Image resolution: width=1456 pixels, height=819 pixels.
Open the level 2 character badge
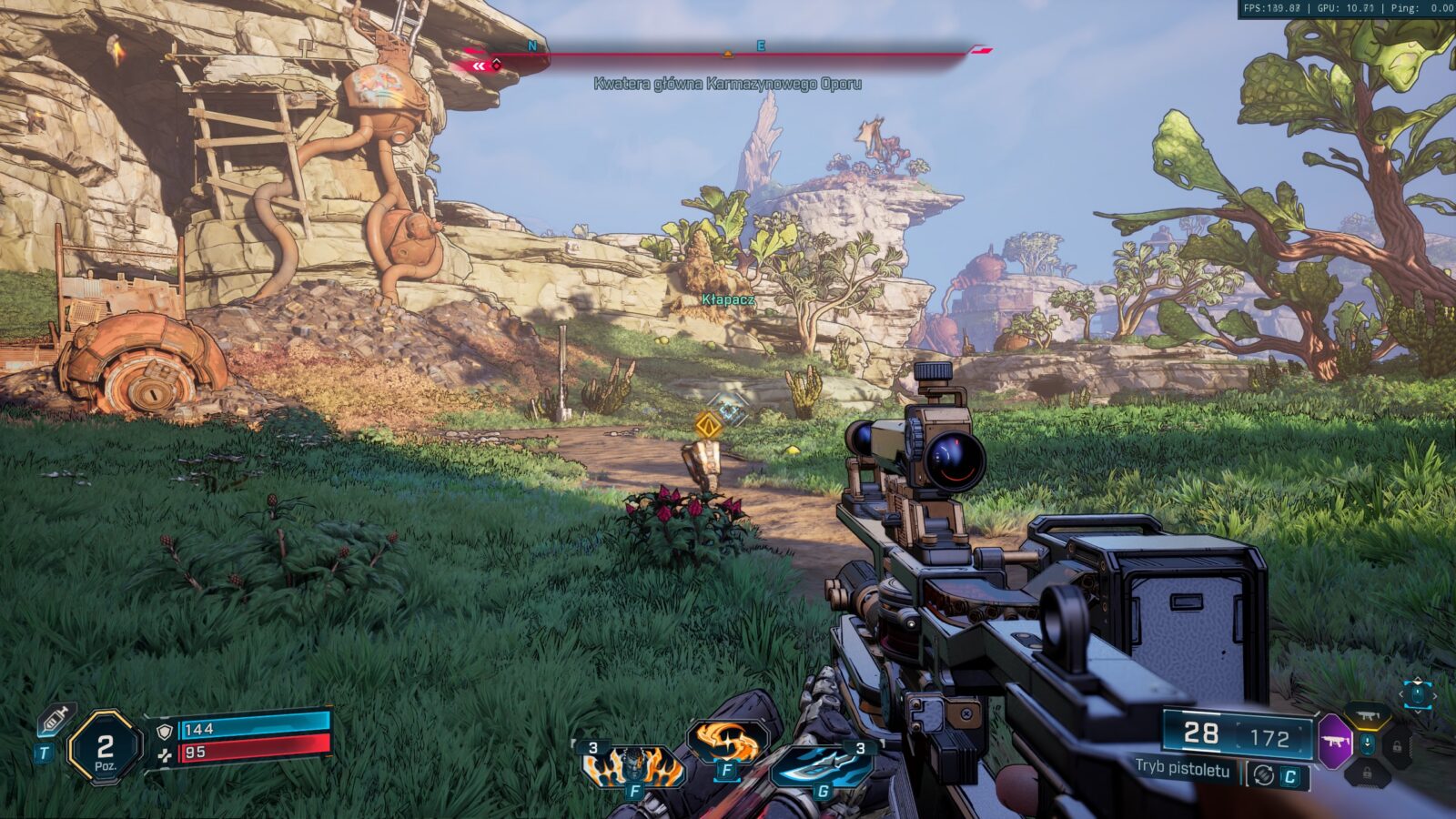105,748
